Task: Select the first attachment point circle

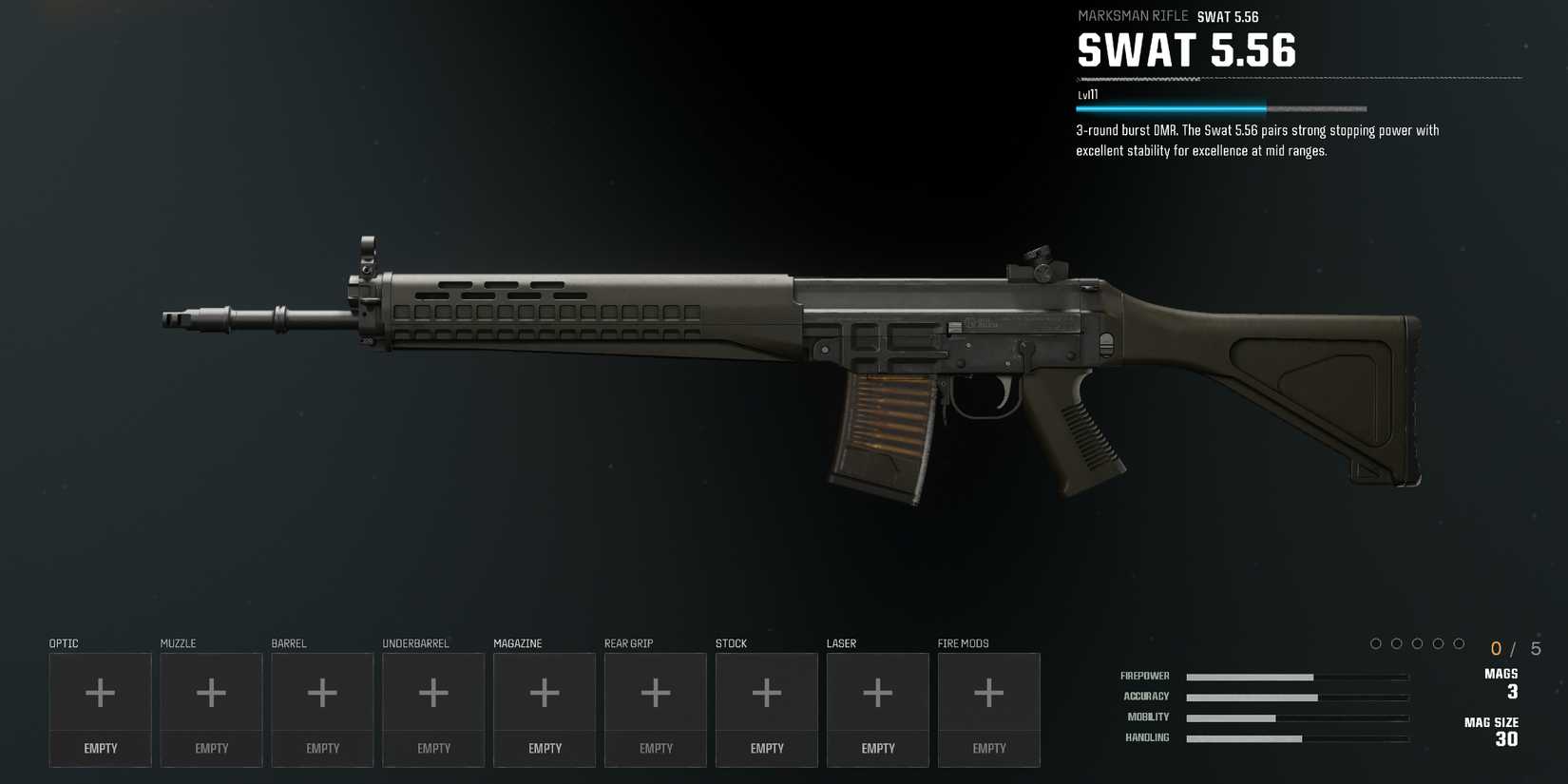Action: [1376, 643]
